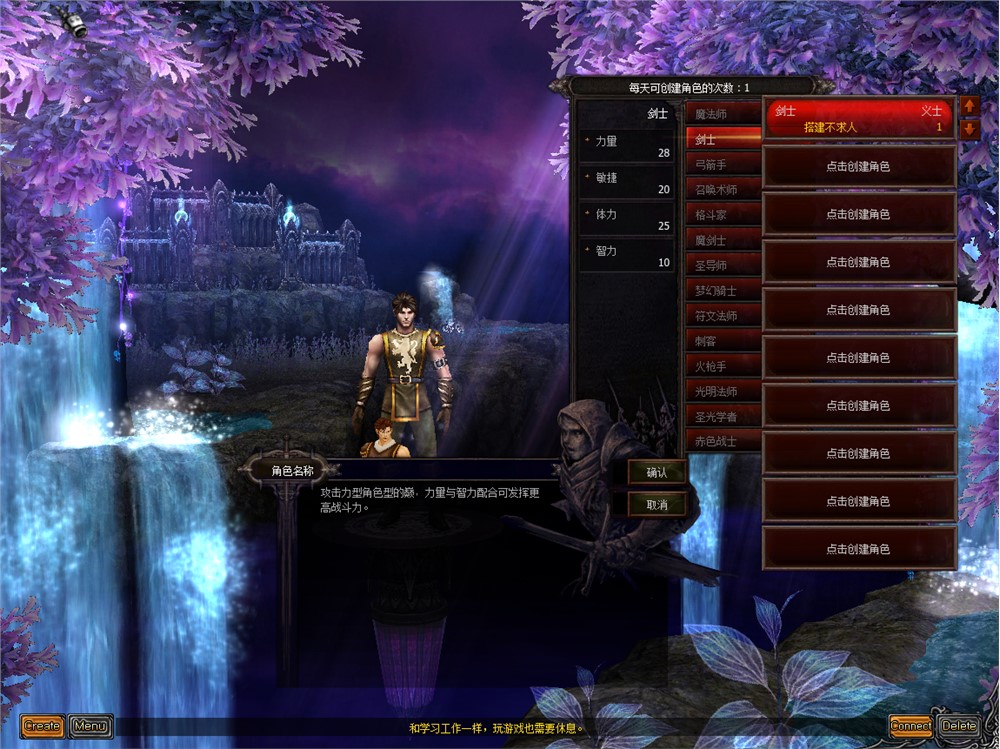This screenshot has width=1000, height=749.
Task: Pick the 火枪手 class
Action: click(x=723, y=366)
